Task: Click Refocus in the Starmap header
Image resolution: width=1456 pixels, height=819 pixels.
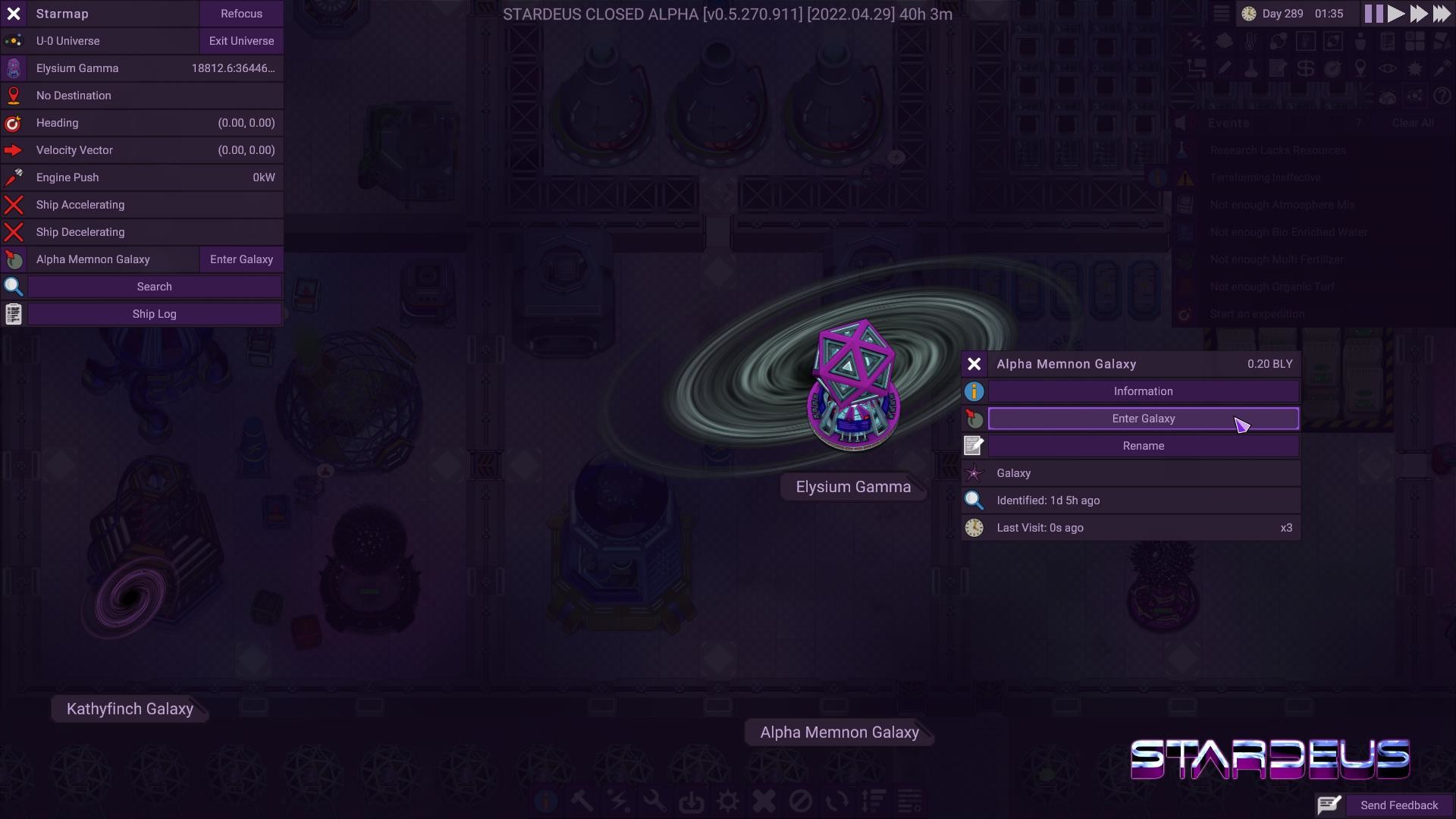Action: [241, 13]
